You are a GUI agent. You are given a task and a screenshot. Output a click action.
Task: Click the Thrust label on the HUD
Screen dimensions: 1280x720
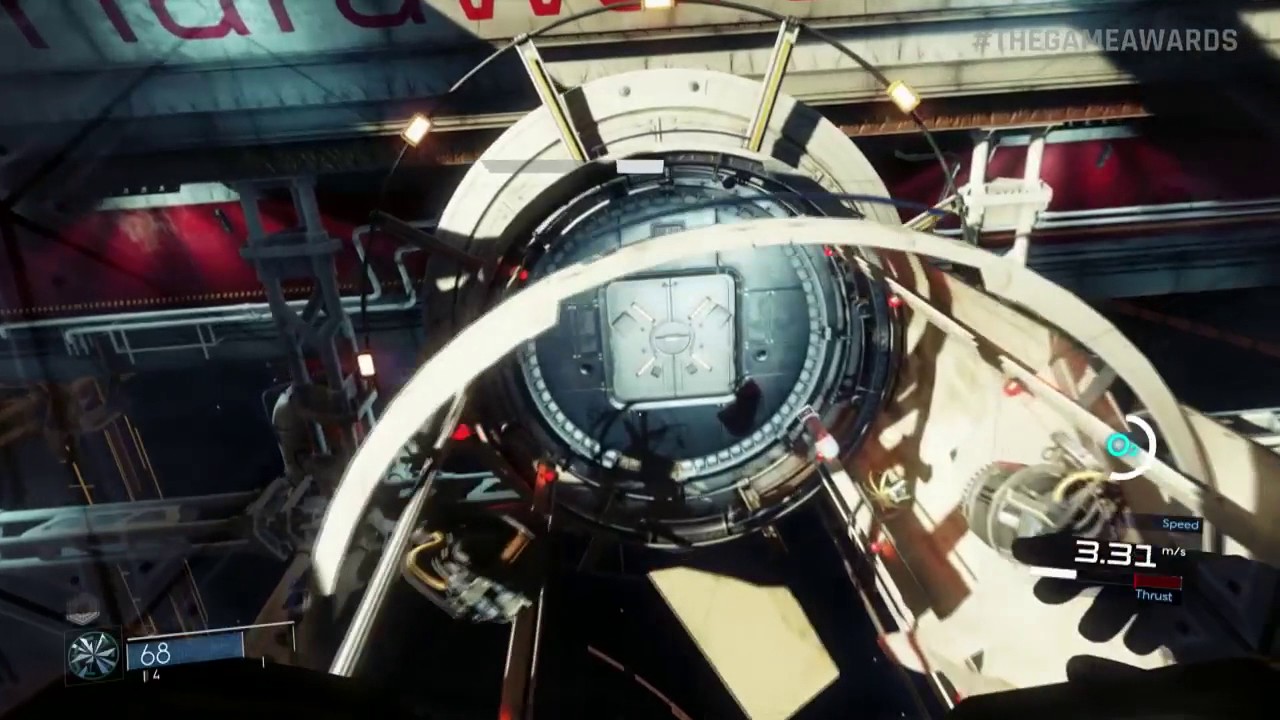click(x=1155, y=596)
